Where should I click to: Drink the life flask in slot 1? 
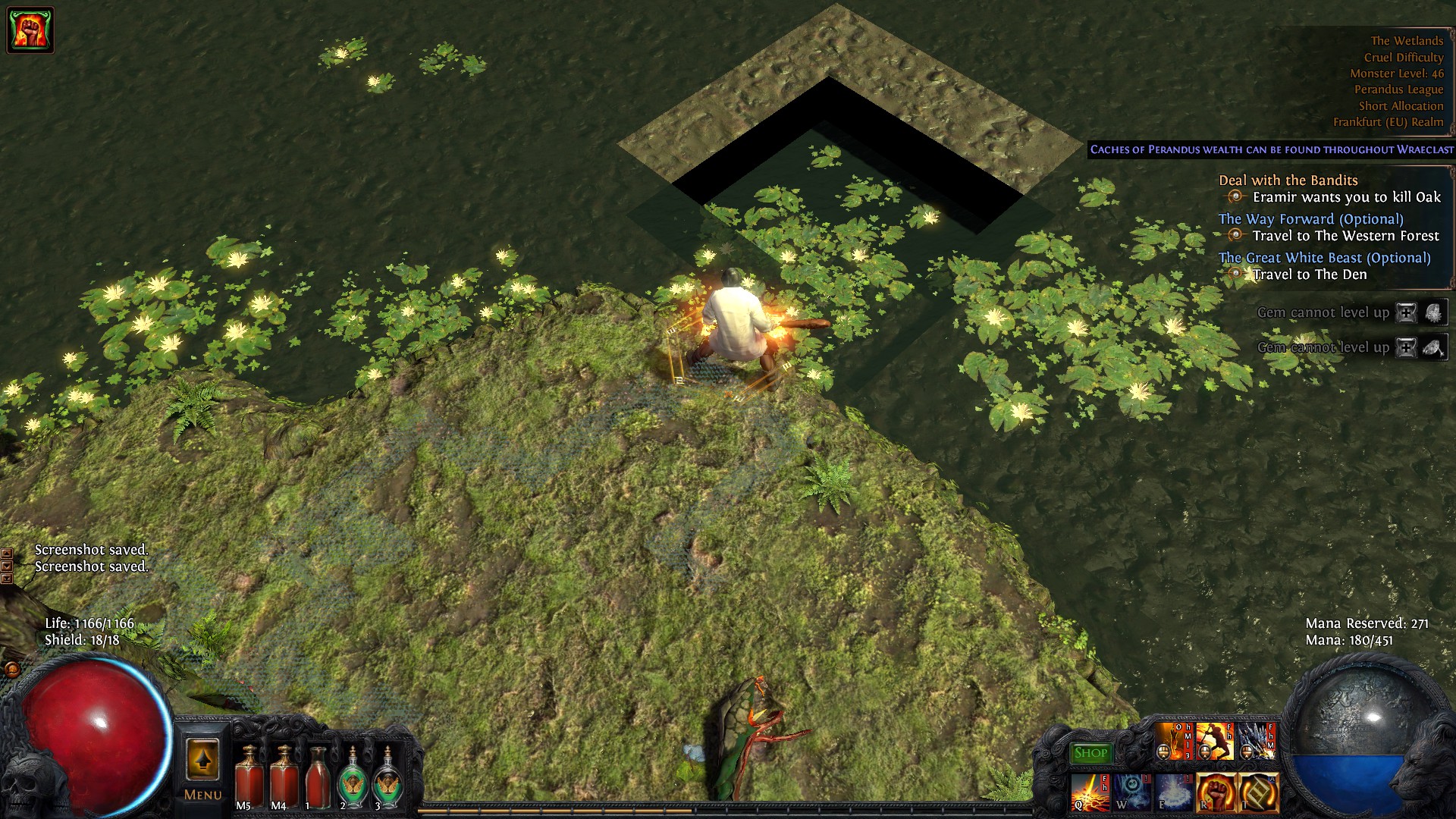(x=318, y=775)
